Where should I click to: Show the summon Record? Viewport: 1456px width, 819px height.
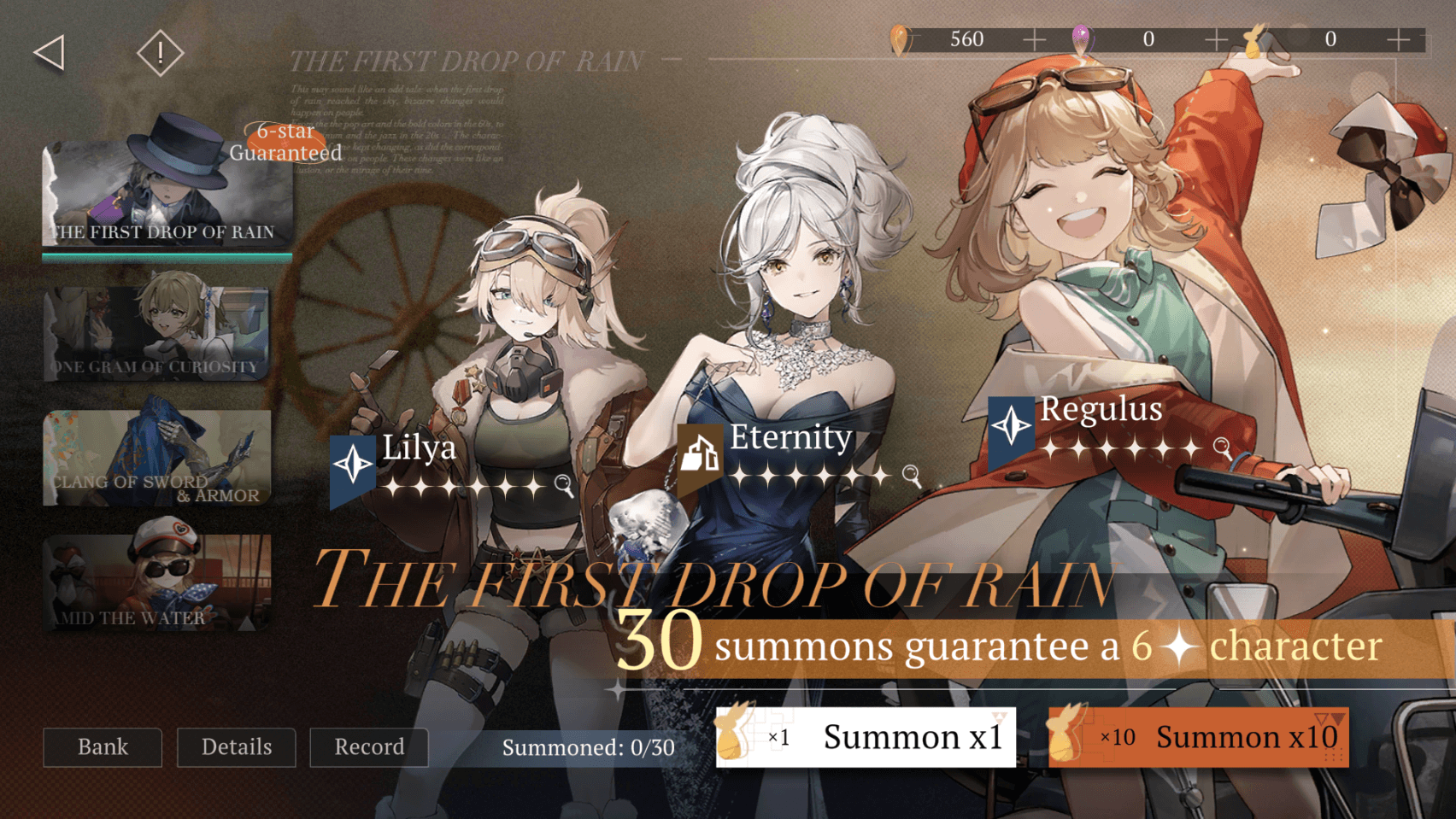(369, 747)
